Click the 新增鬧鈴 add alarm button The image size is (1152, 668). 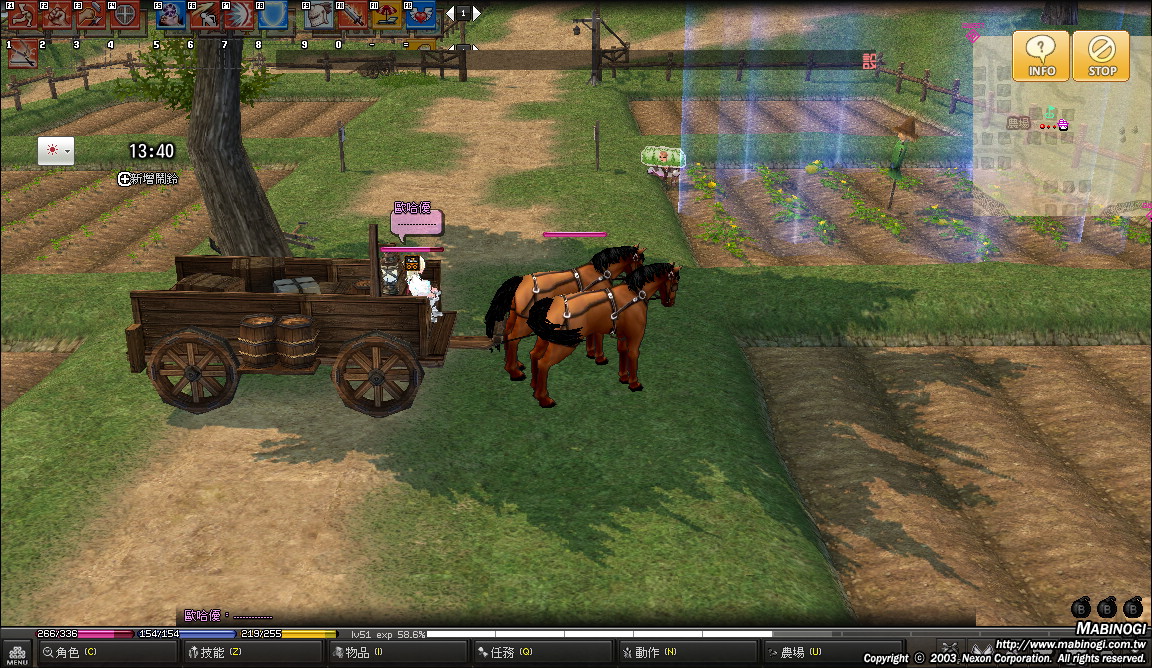tap(148, 179)
